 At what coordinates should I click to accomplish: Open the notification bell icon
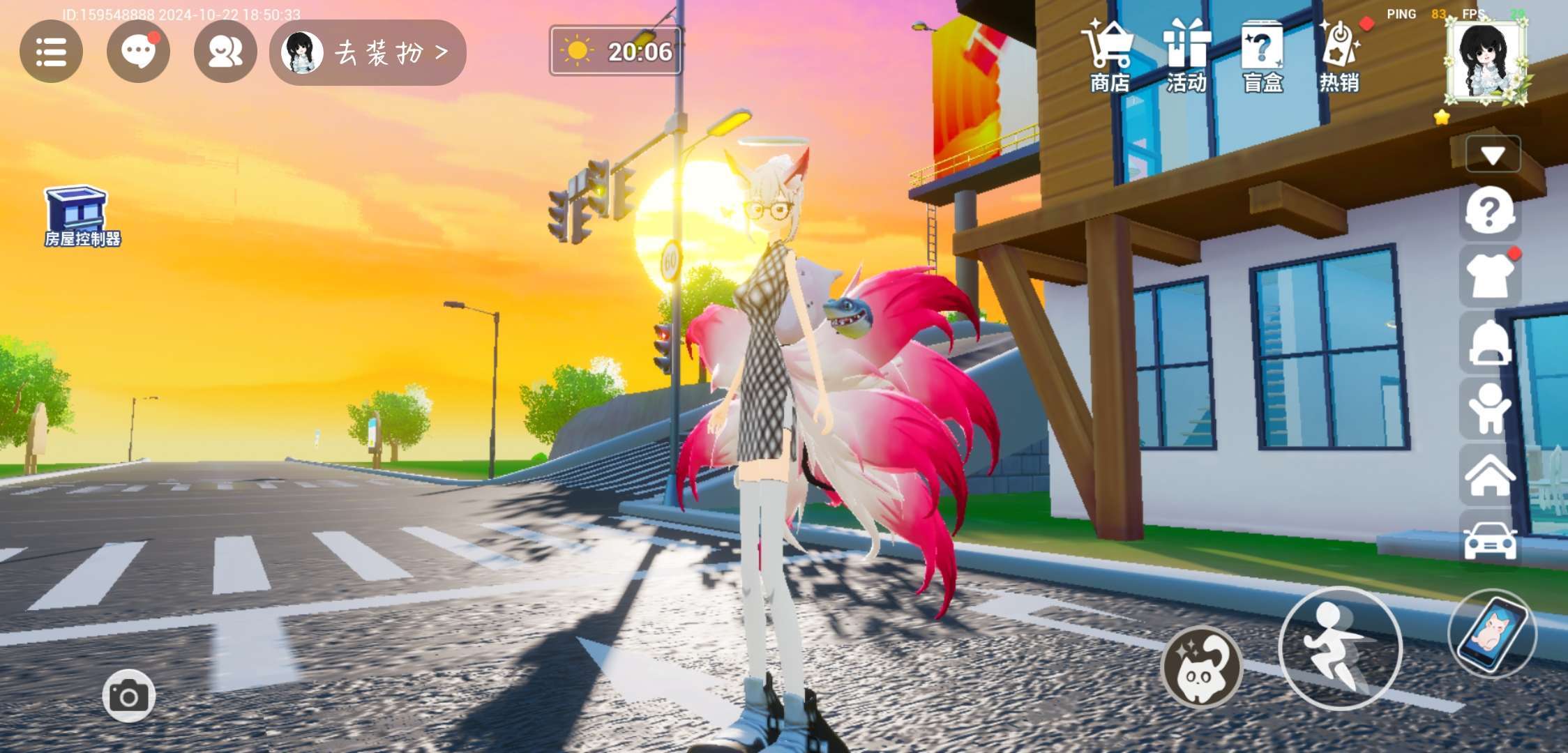[1489, 343]
